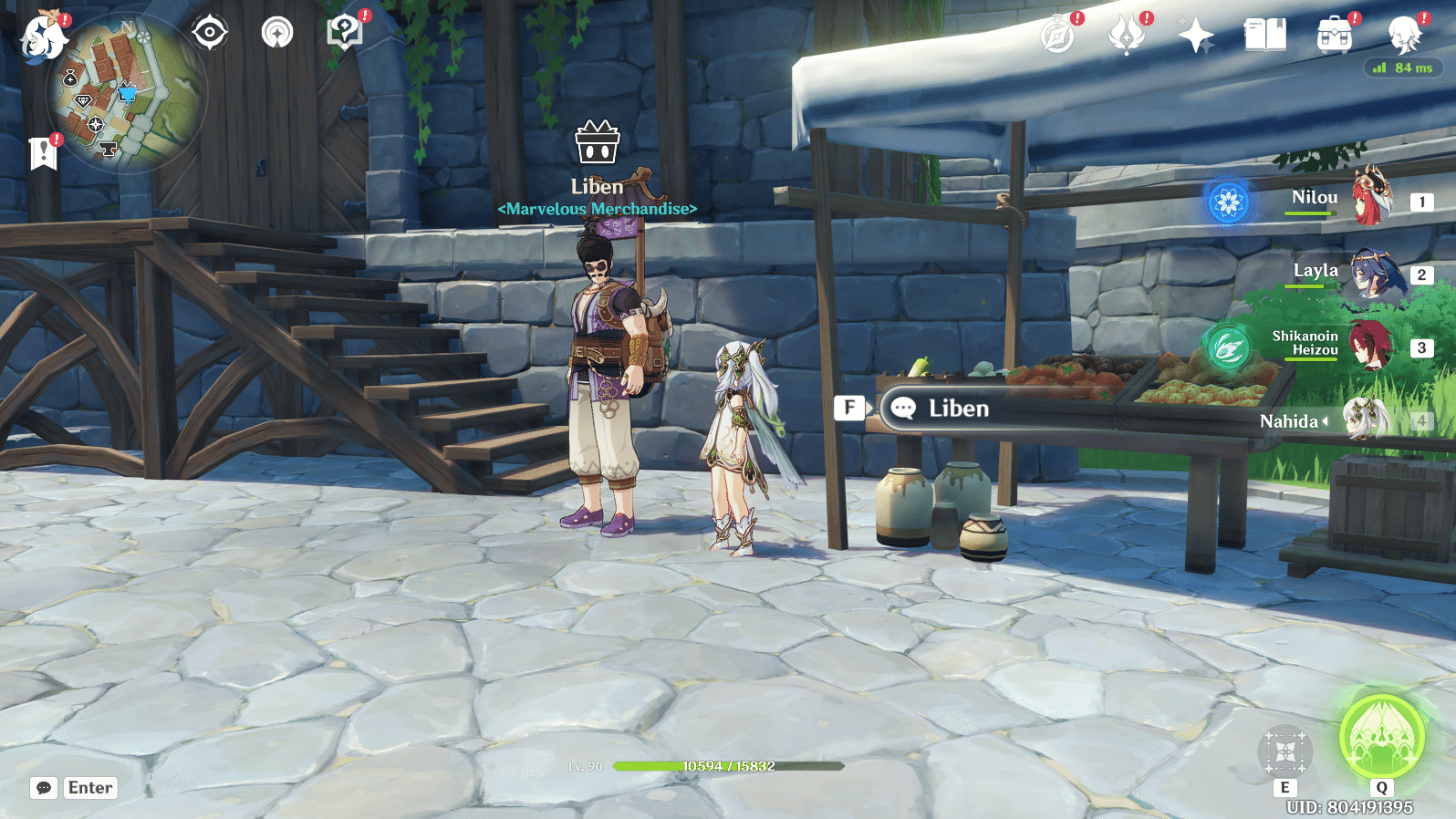Image resolution: width=1456 pixels, height=819 pixels.
Task: Open the Battle Pass wings icon
Action: pyautogui.click(x=1128, y=35)
